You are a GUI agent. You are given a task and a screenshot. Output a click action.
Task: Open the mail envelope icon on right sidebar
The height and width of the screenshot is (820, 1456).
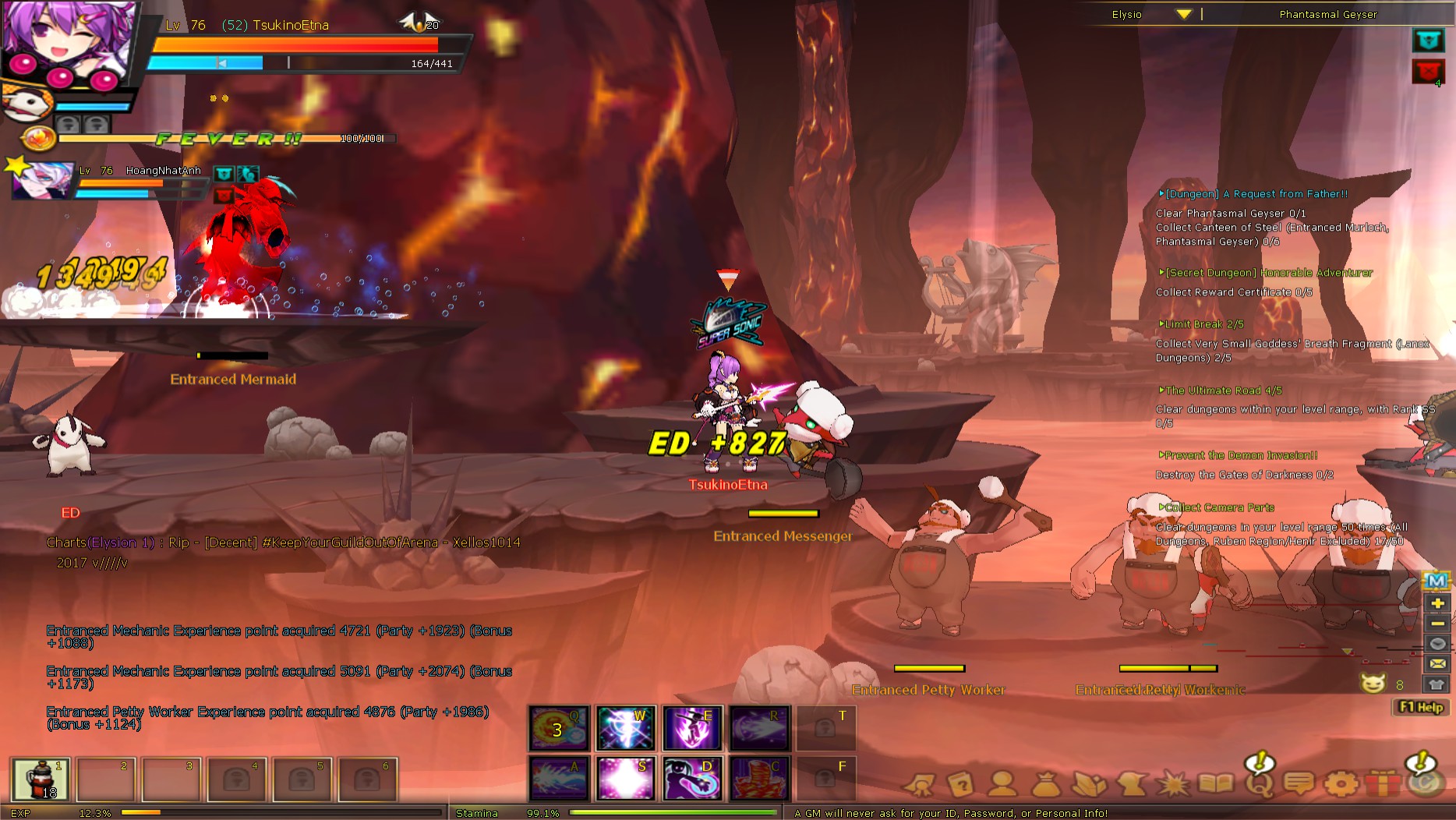click(x=1437, y=663)
